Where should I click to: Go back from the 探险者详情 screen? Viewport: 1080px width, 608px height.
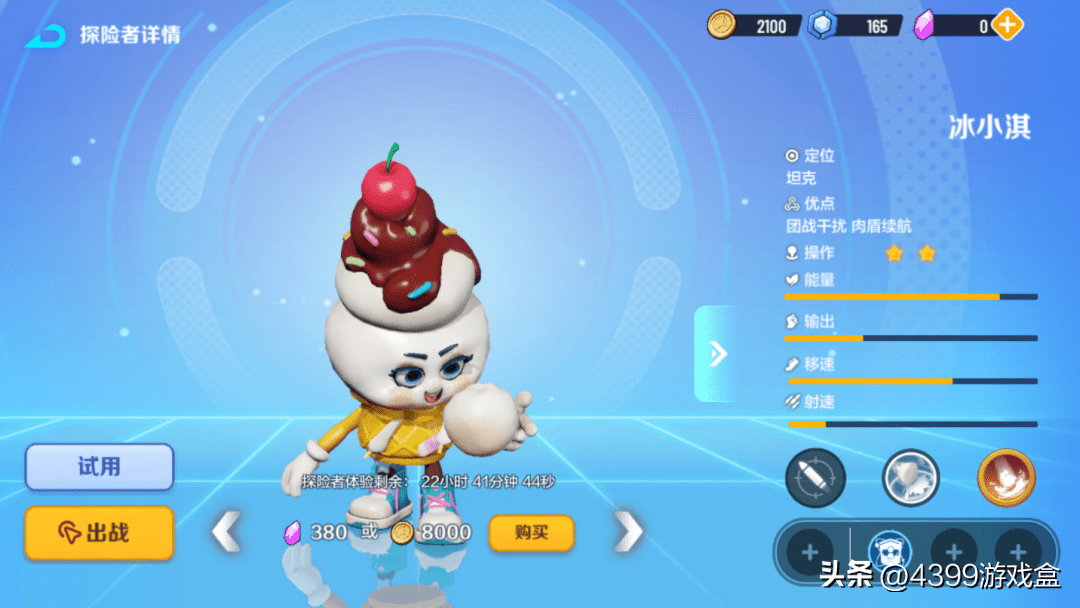point(45,36)
